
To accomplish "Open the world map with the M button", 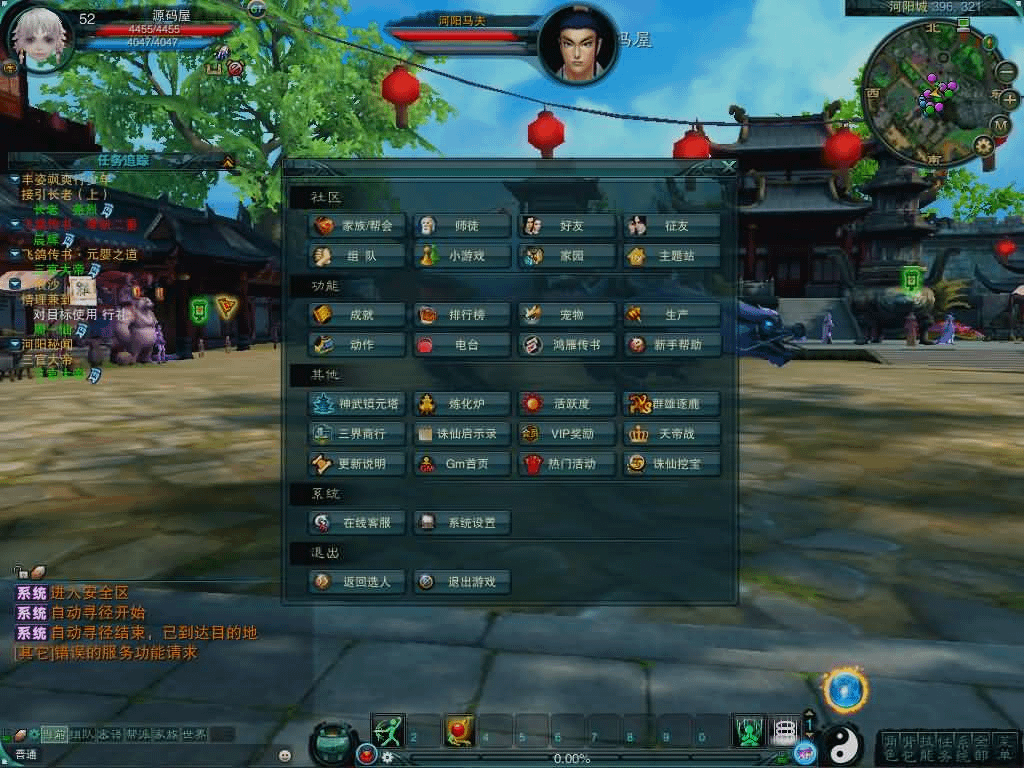I will click(1000, 125).
